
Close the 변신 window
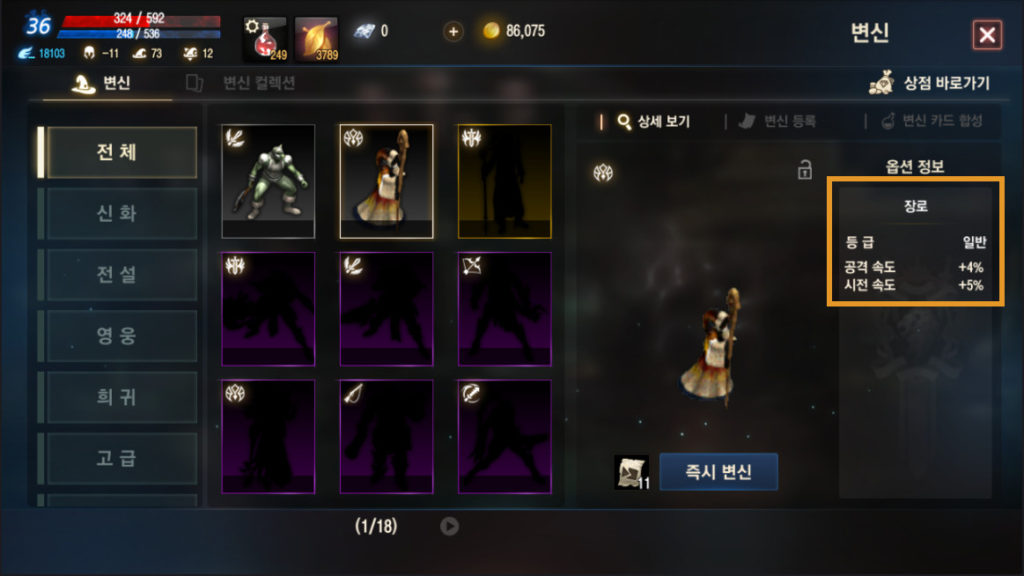pyautogui.click(x=987, y=36)
